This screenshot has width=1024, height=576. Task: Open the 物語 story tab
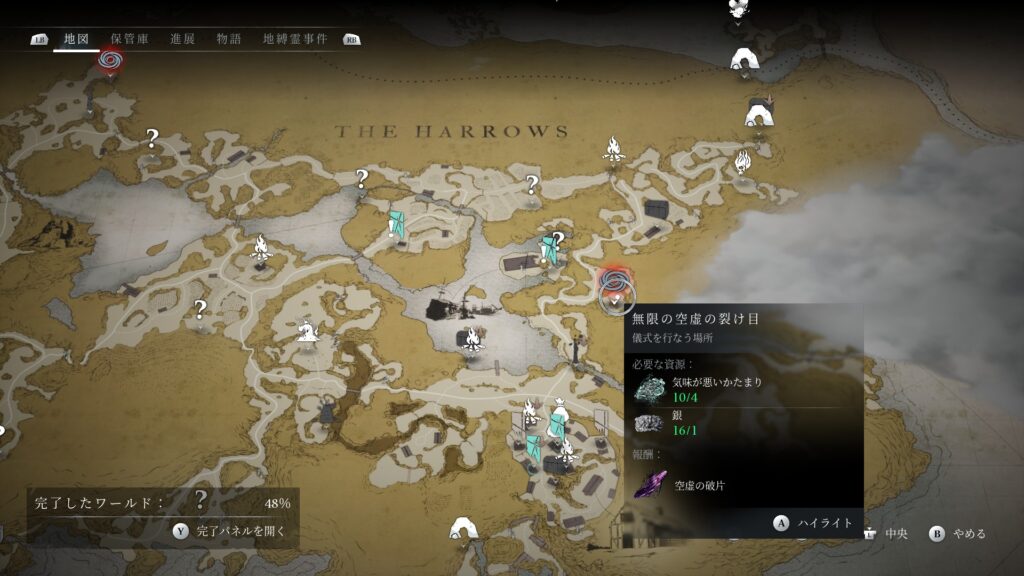tap(229, 39)
